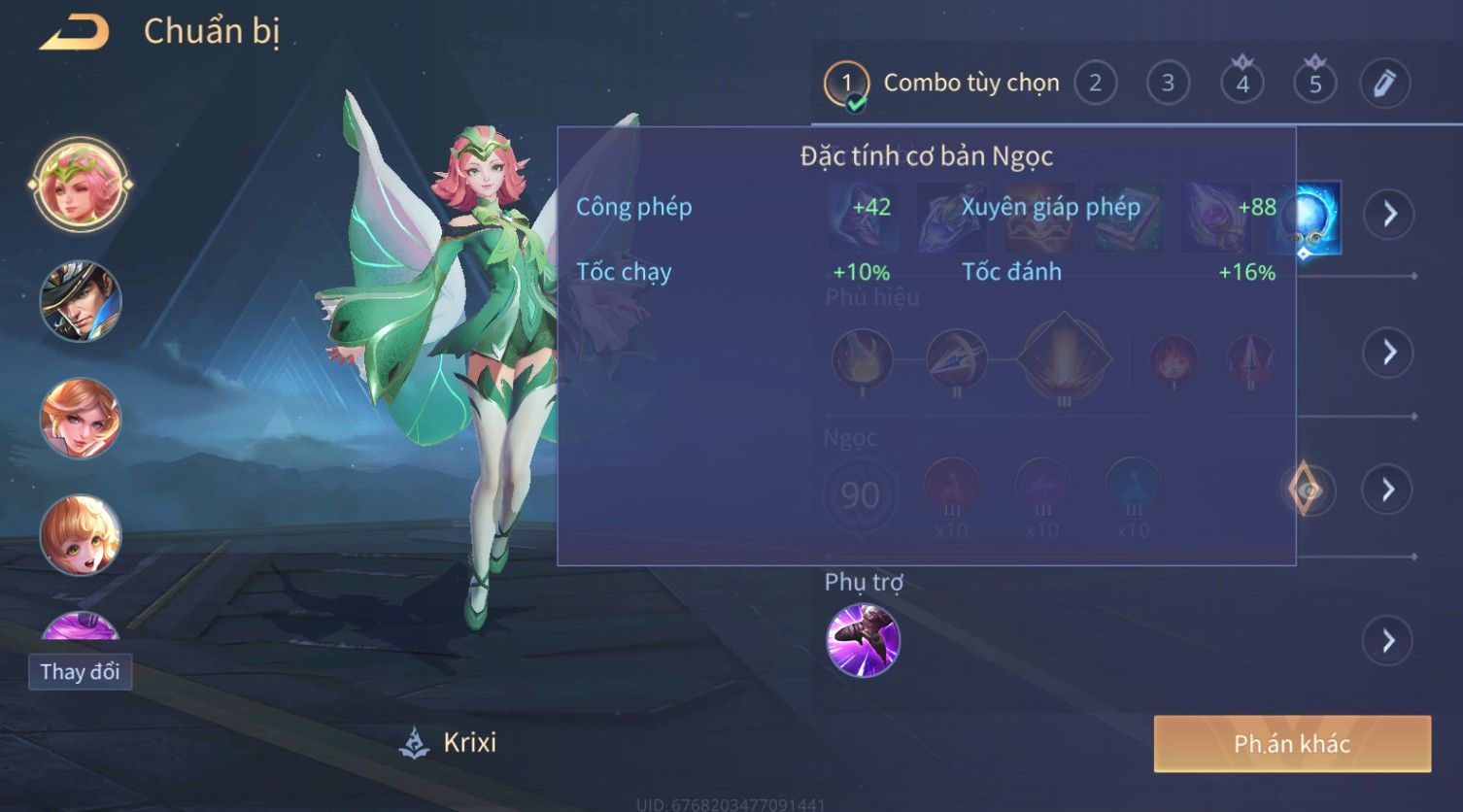Viewport: 1463px width, 812px height.
Task: Select locked combo preset 5
Action: [x=1314, y=84]
